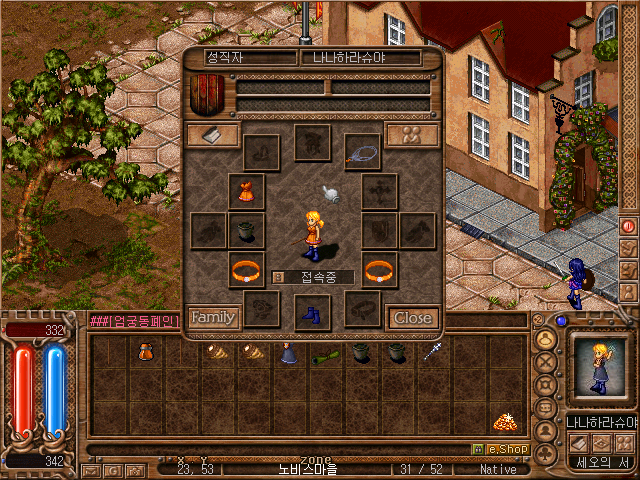640x480 pixels.
Task: Click the gold coin pile in inventory
Action: click(503, 421)
